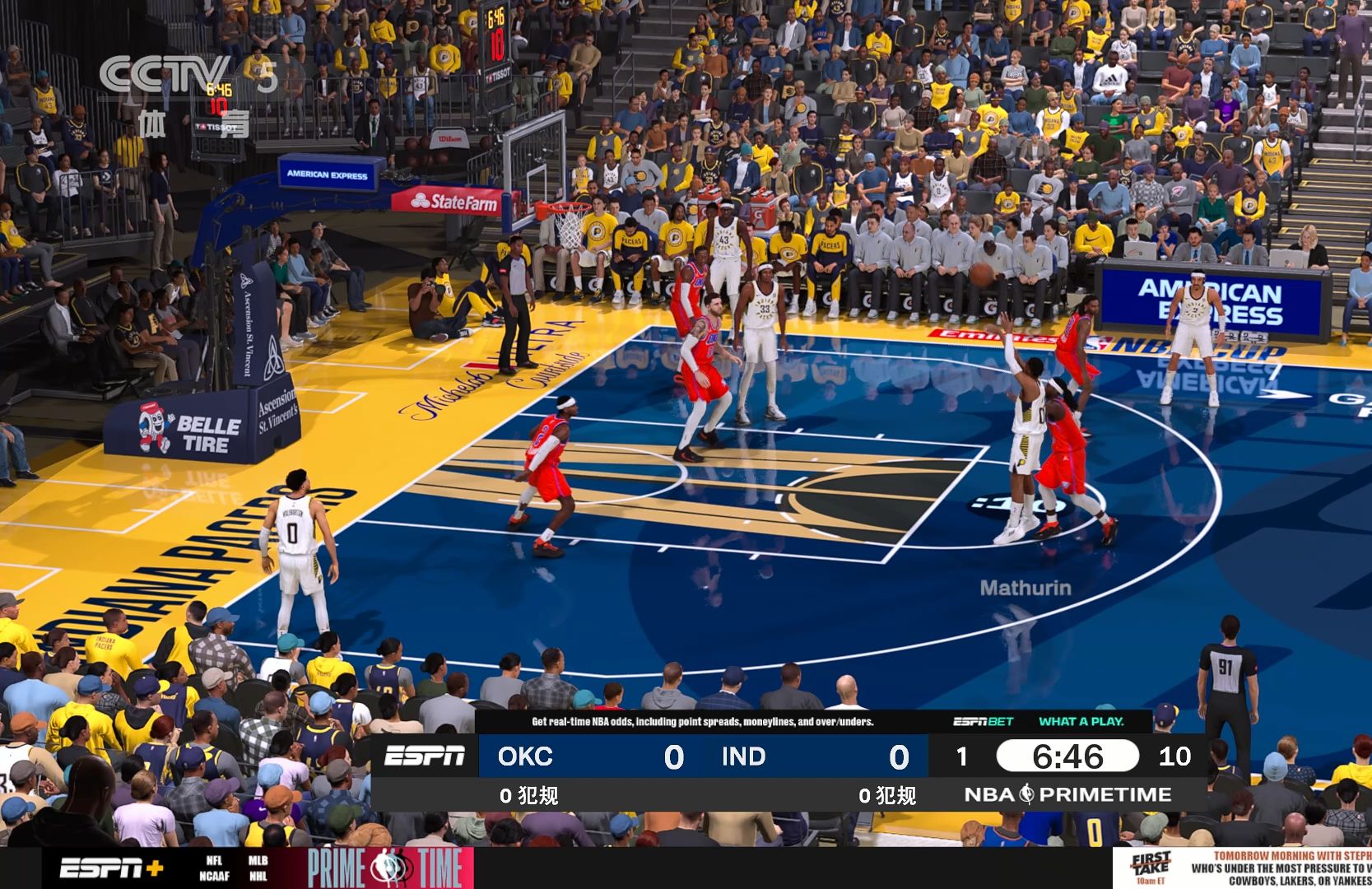Select the MLB label in the ticker
The width and height of the screenshot is (1372, 889).
[257, 861]
